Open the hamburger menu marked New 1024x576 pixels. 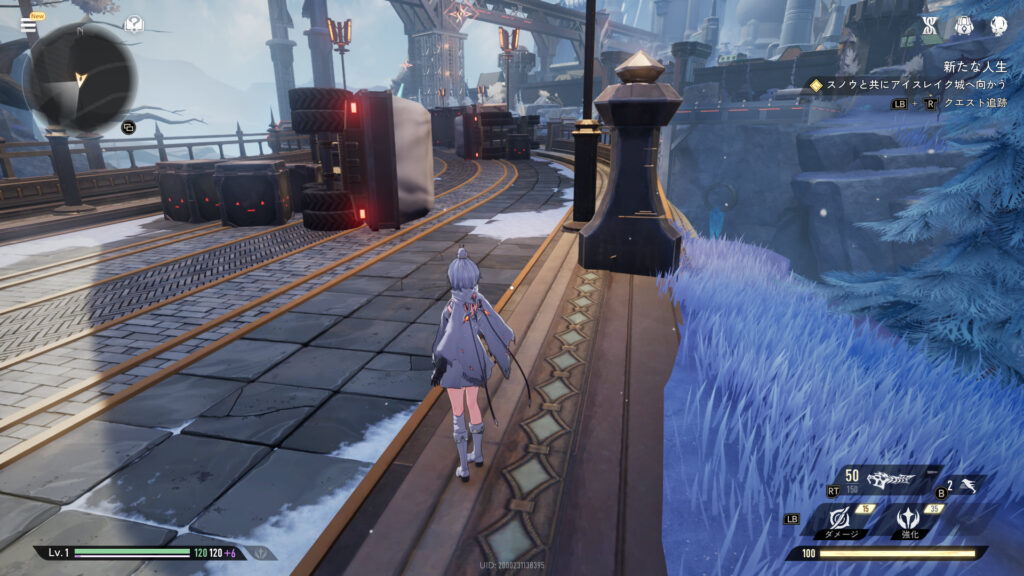click(x=28, y=25)
